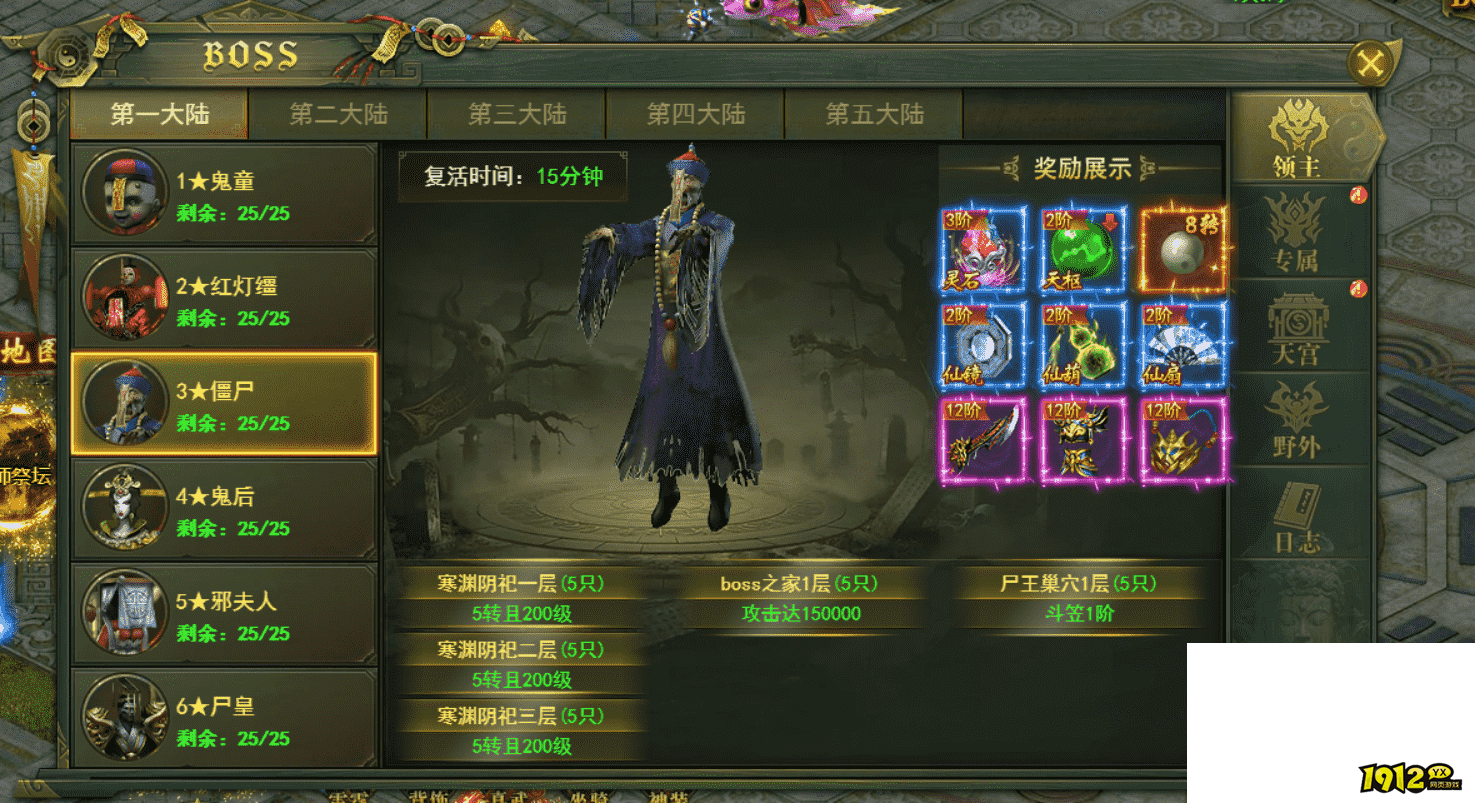
Task: Select the 3阶 灵石 reward icon
Action: (x=985, y=250)
